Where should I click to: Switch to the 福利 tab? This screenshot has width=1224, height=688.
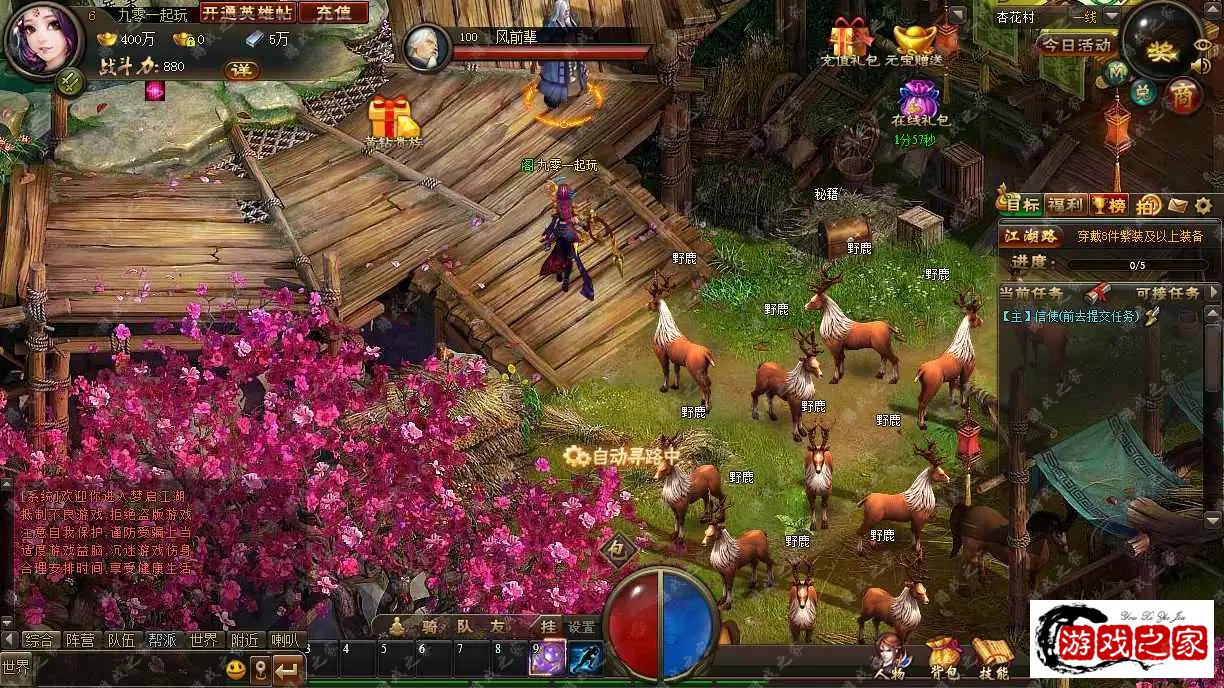pos(1066,205)
